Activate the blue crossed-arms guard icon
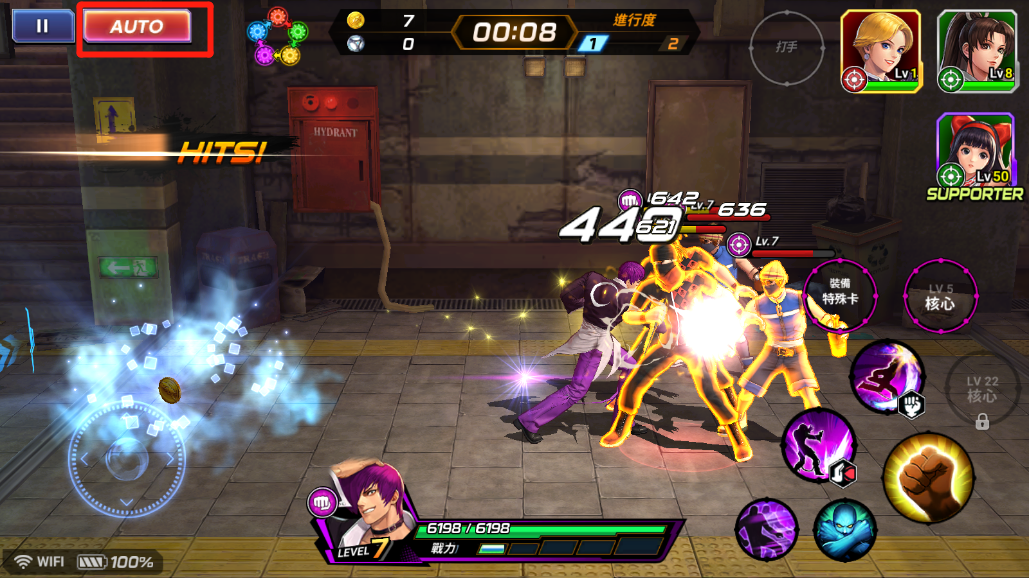The height and width of the screenshot is (578, 1029). coord(844,530)
